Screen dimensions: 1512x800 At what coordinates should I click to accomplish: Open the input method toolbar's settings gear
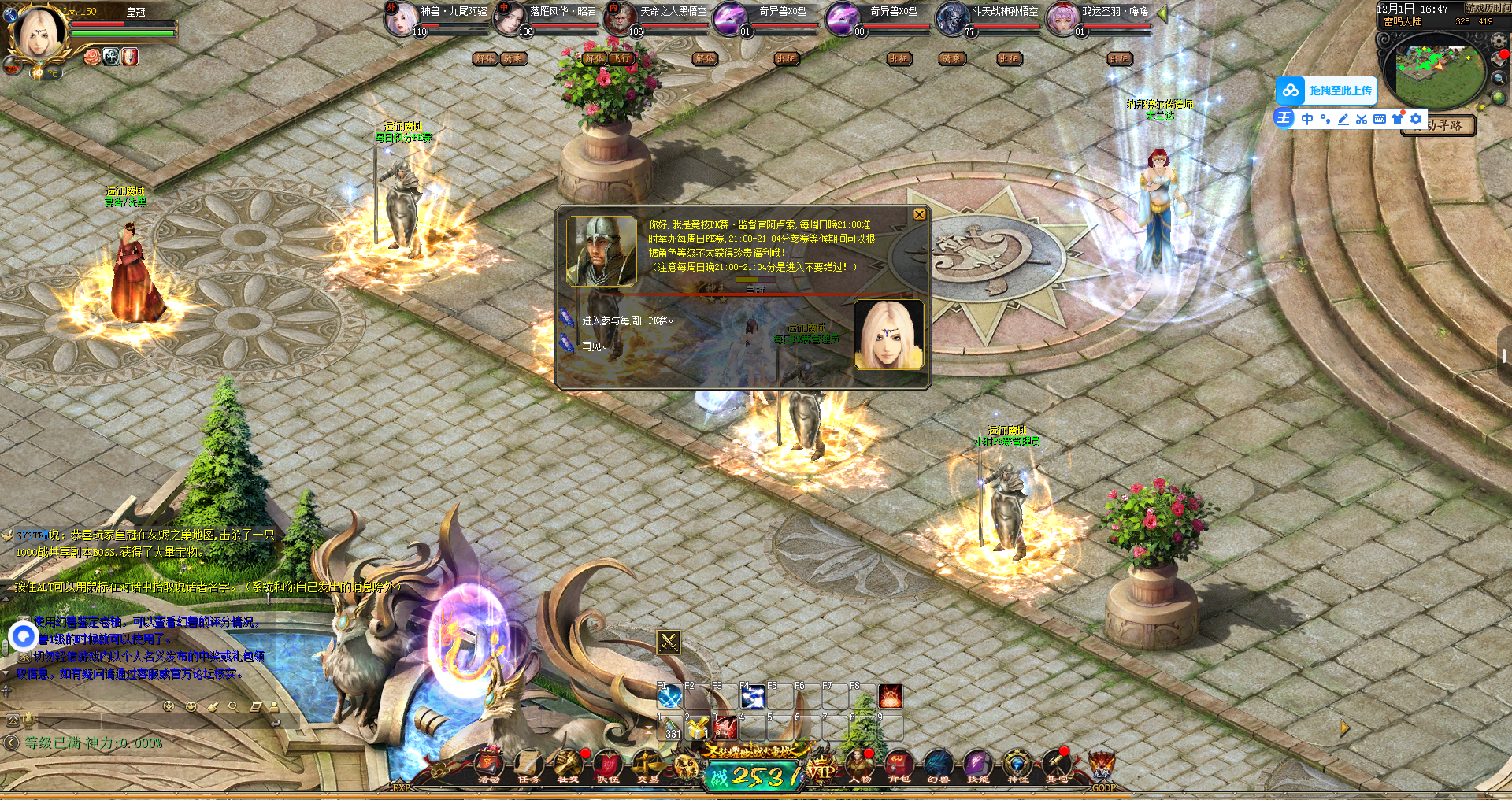[1416, 119]
